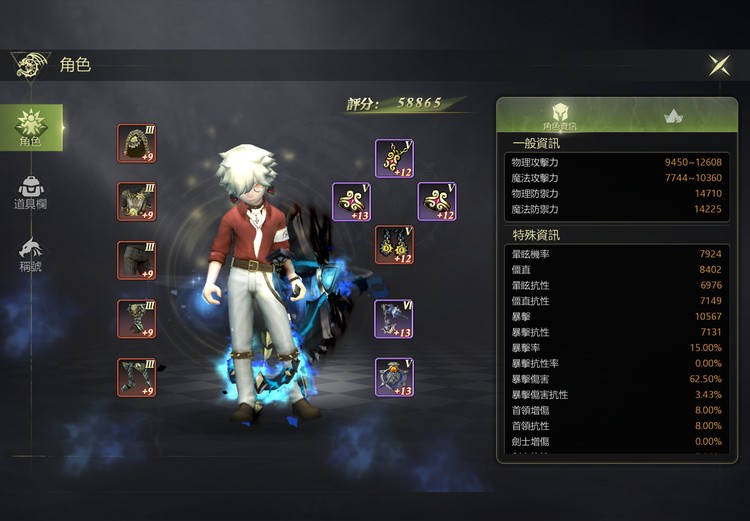Inspect the +13 shield emblem slot
Image resolution: width=750 pixels, height=521 pixels.
394,378
